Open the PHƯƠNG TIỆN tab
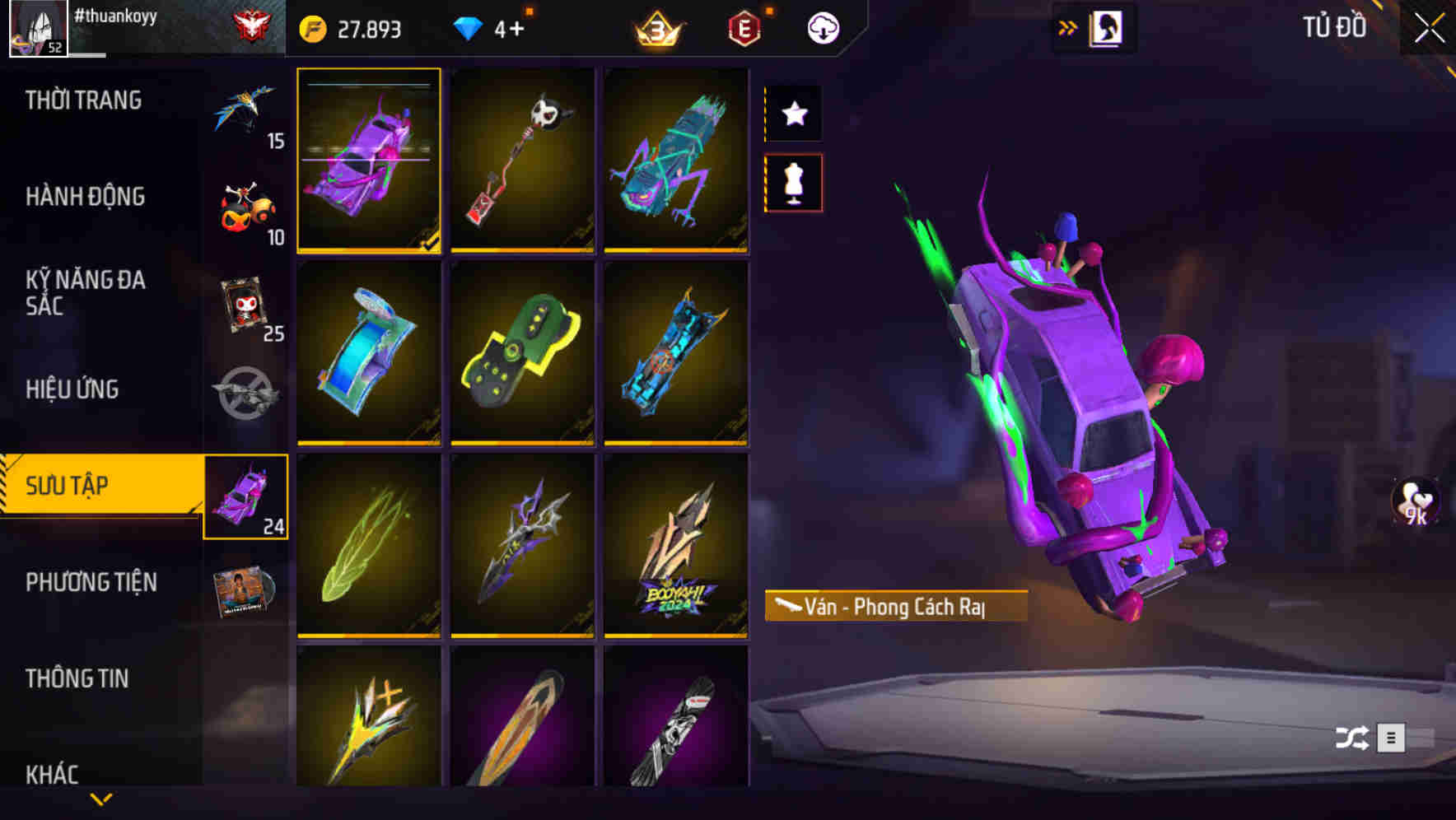The height and width of the screenshot is (820, 1456). (x=91, y=582)
